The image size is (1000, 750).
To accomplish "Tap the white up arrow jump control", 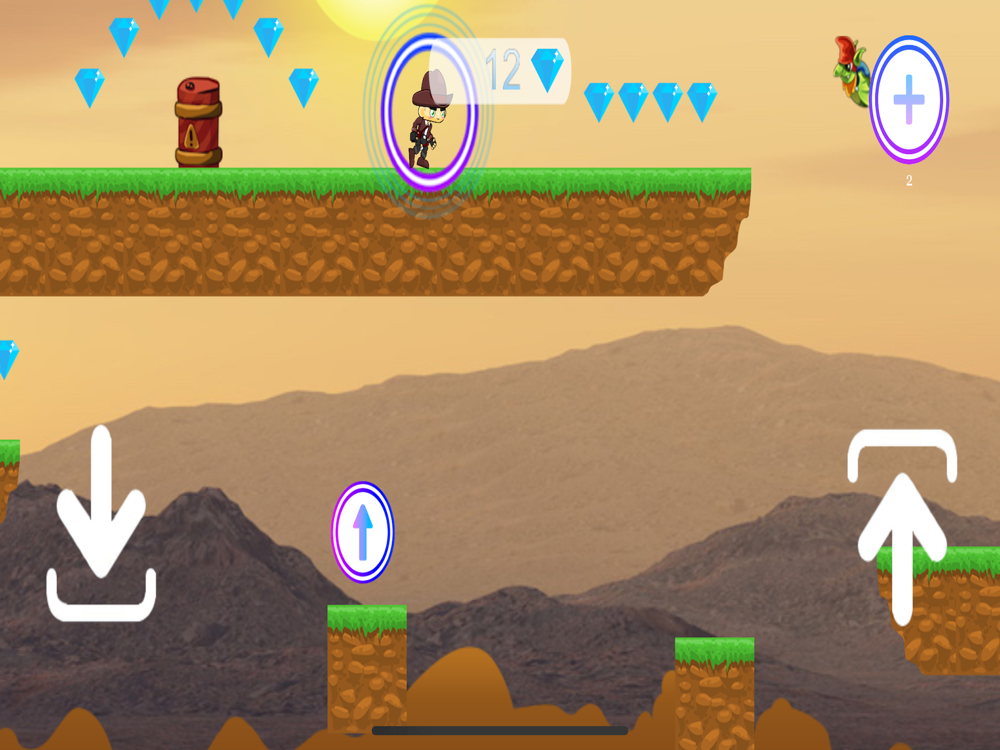I will click(x=902, y=530).
